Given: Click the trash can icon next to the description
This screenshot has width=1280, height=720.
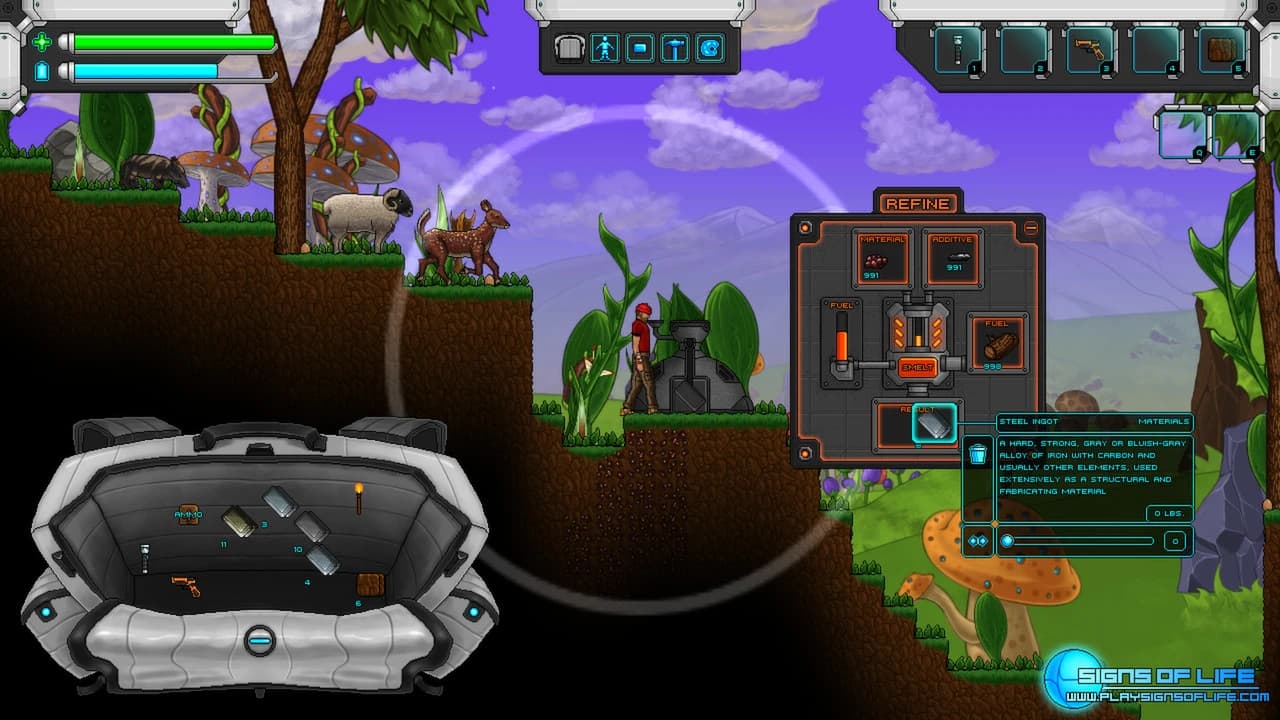Looking at the screenshot, I should click(978, 453).
